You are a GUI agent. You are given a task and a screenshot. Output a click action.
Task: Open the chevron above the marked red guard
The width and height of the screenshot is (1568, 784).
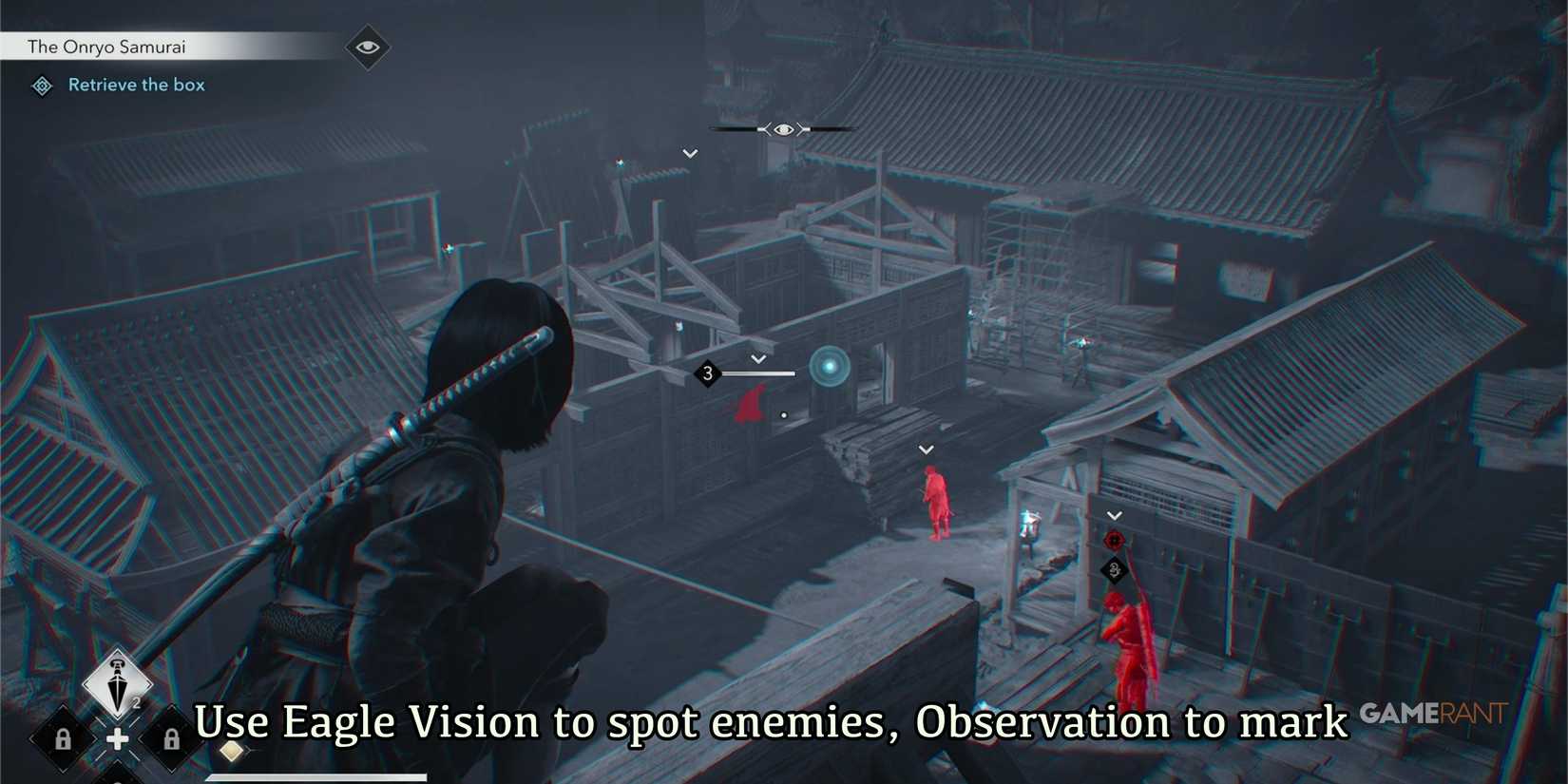1115,515
